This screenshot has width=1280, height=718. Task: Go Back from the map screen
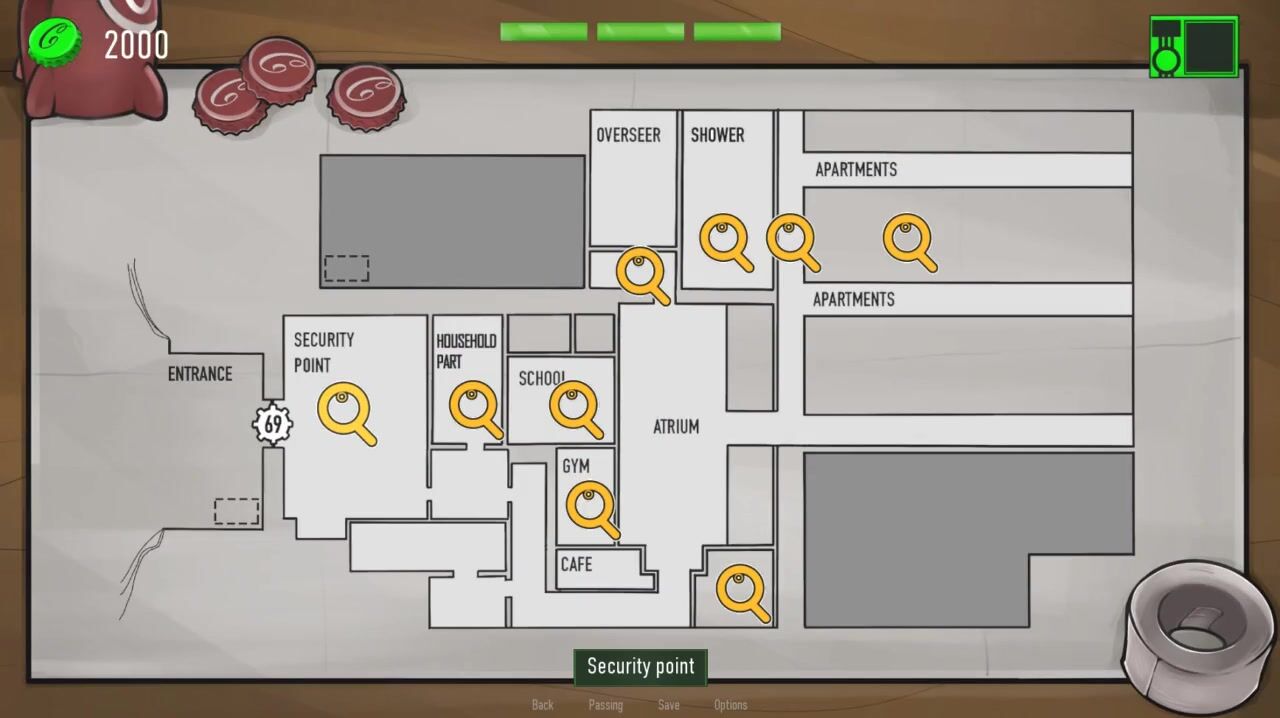point(542,705)
